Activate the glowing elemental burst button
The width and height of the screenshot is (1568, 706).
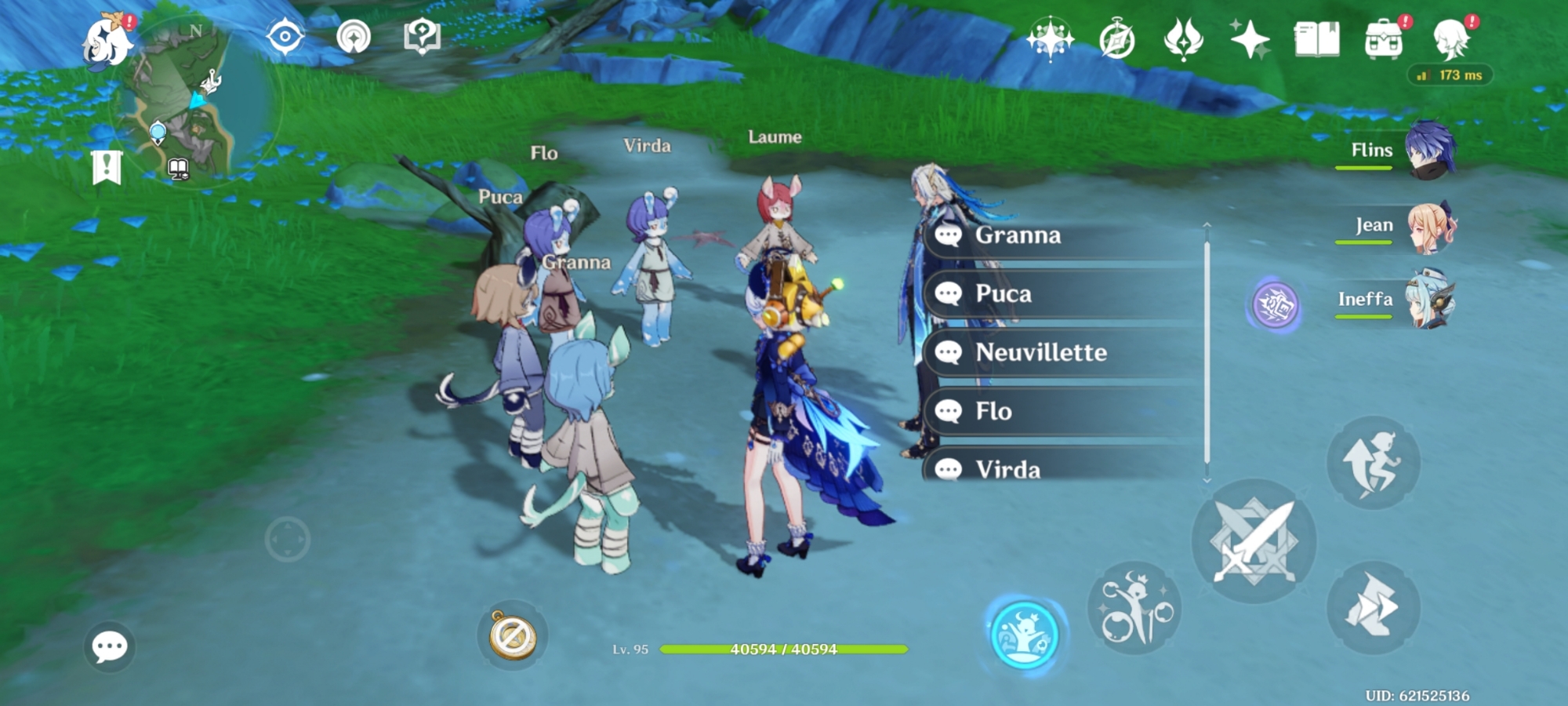[x=1024, y=635]
